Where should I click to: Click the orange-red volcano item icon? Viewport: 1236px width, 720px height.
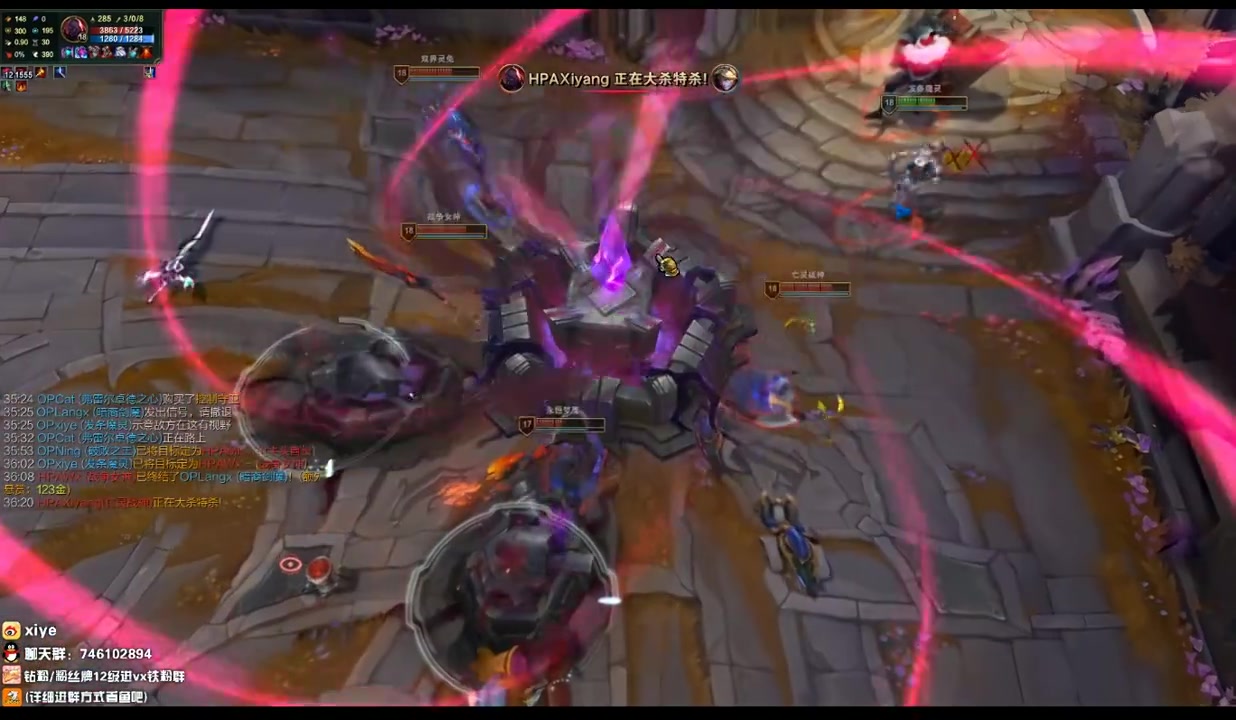(x=147, y=52)
